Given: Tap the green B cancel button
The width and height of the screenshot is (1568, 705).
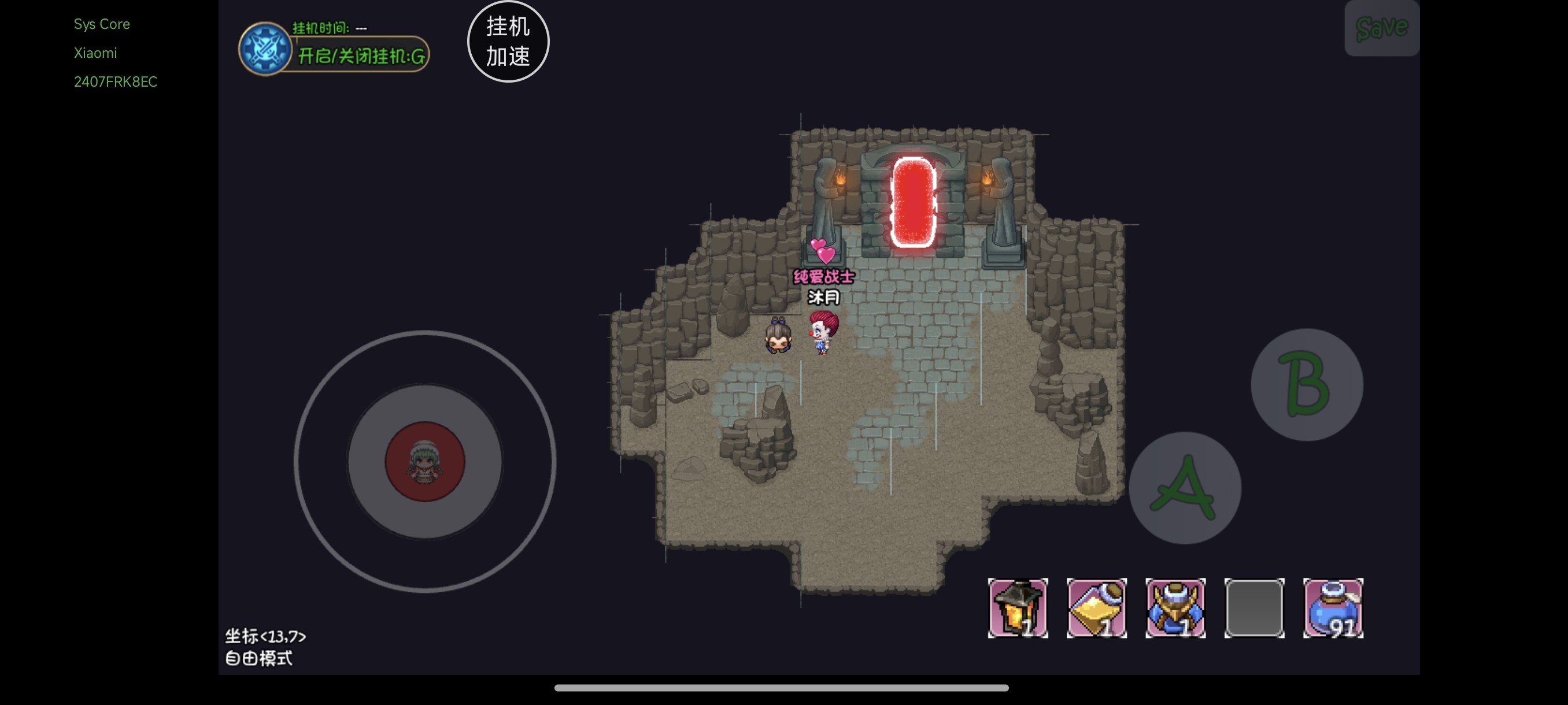Looking at the screenshot, I should click(x=1306, y=384).
